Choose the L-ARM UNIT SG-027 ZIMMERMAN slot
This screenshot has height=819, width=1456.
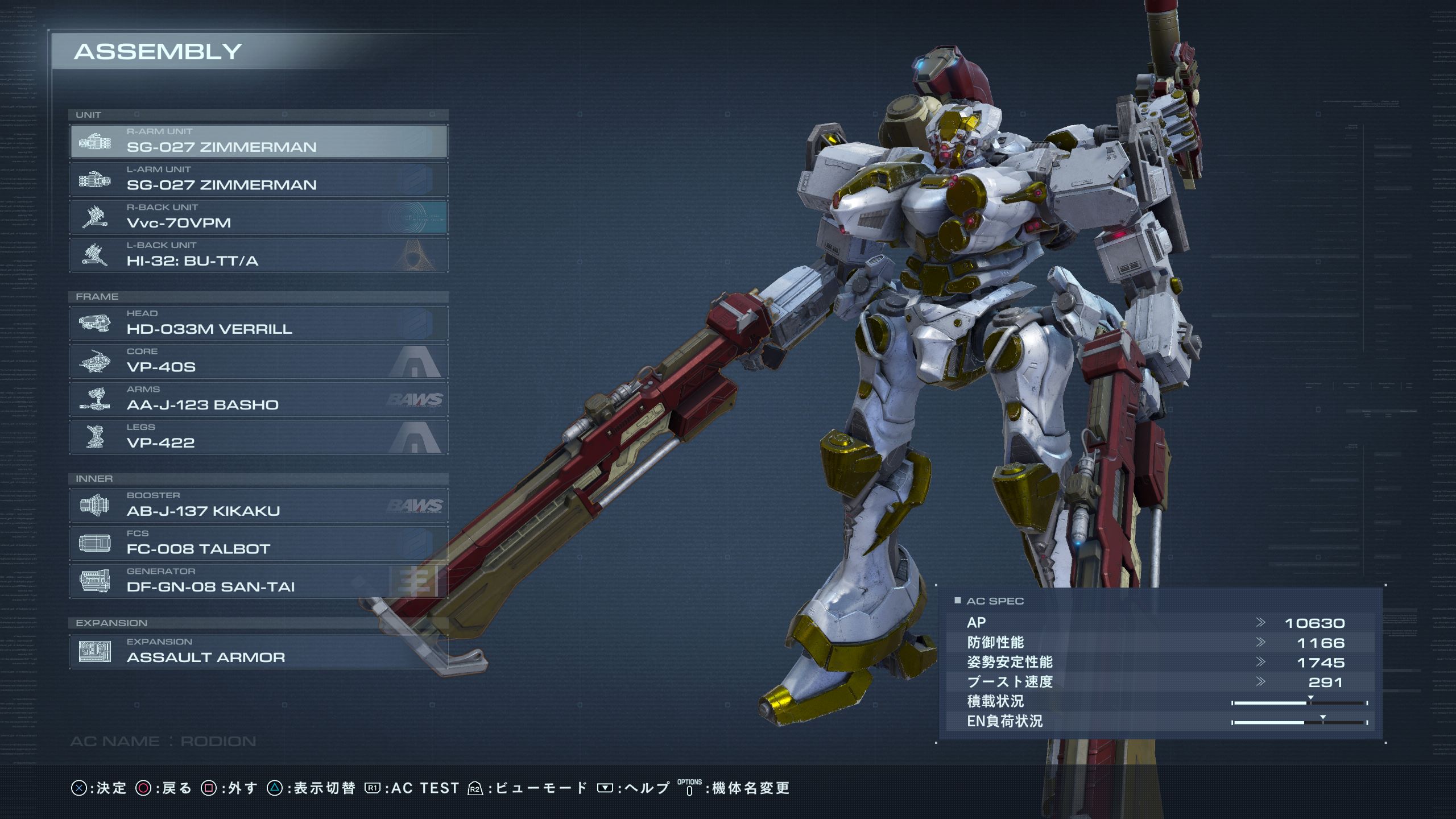tap(259, 180)
